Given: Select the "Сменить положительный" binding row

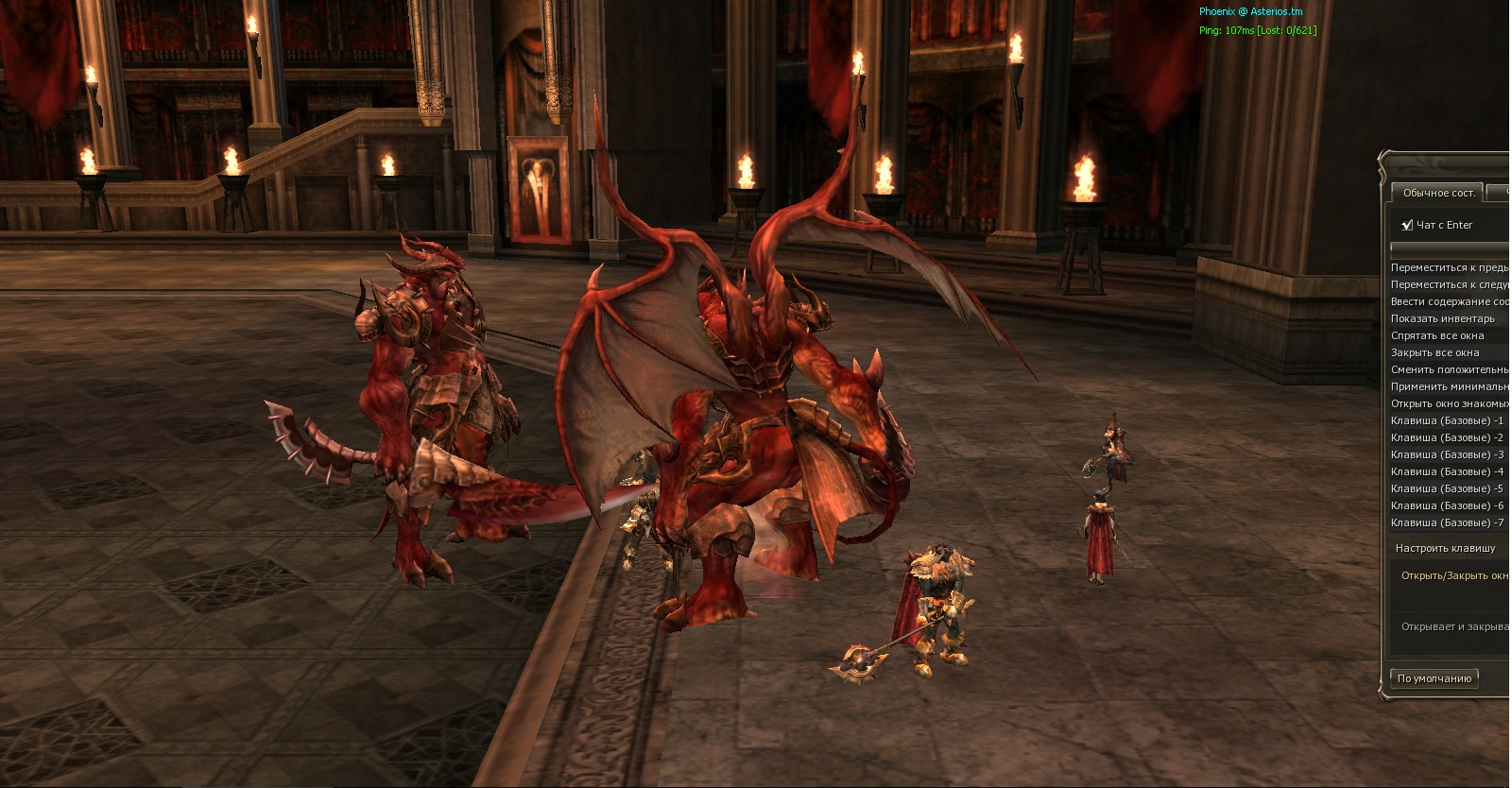Looking at the screenshot, I should coord(1449,369).
